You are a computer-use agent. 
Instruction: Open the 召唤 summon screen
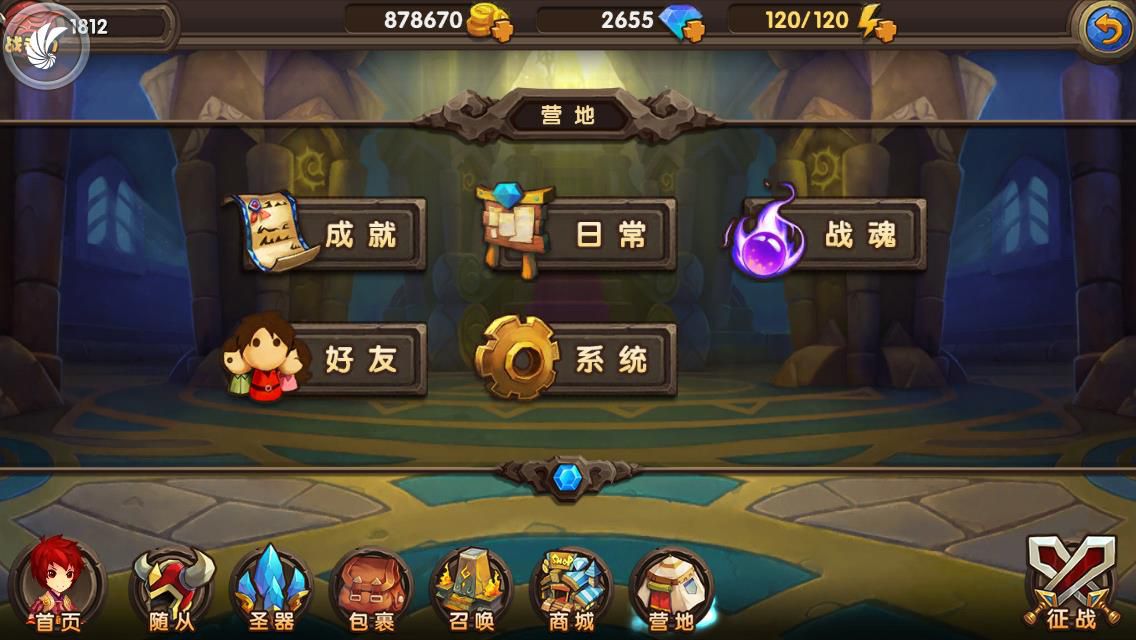tap(472, 592)
